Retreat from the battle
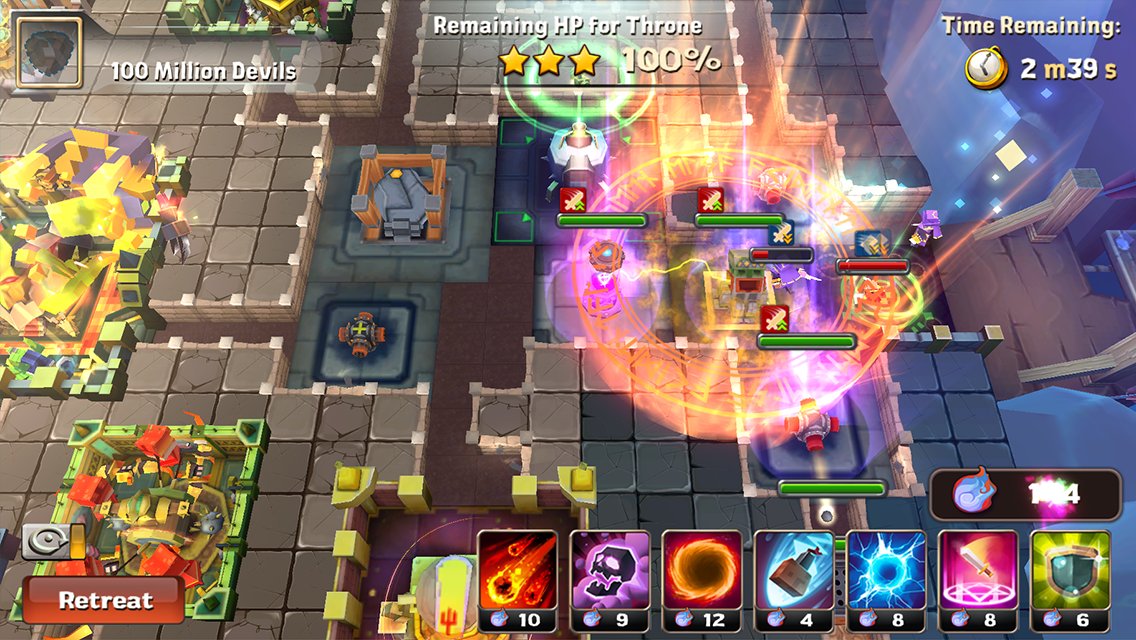This screenshot has height=640, width=1136. click(x=104, y=600)
